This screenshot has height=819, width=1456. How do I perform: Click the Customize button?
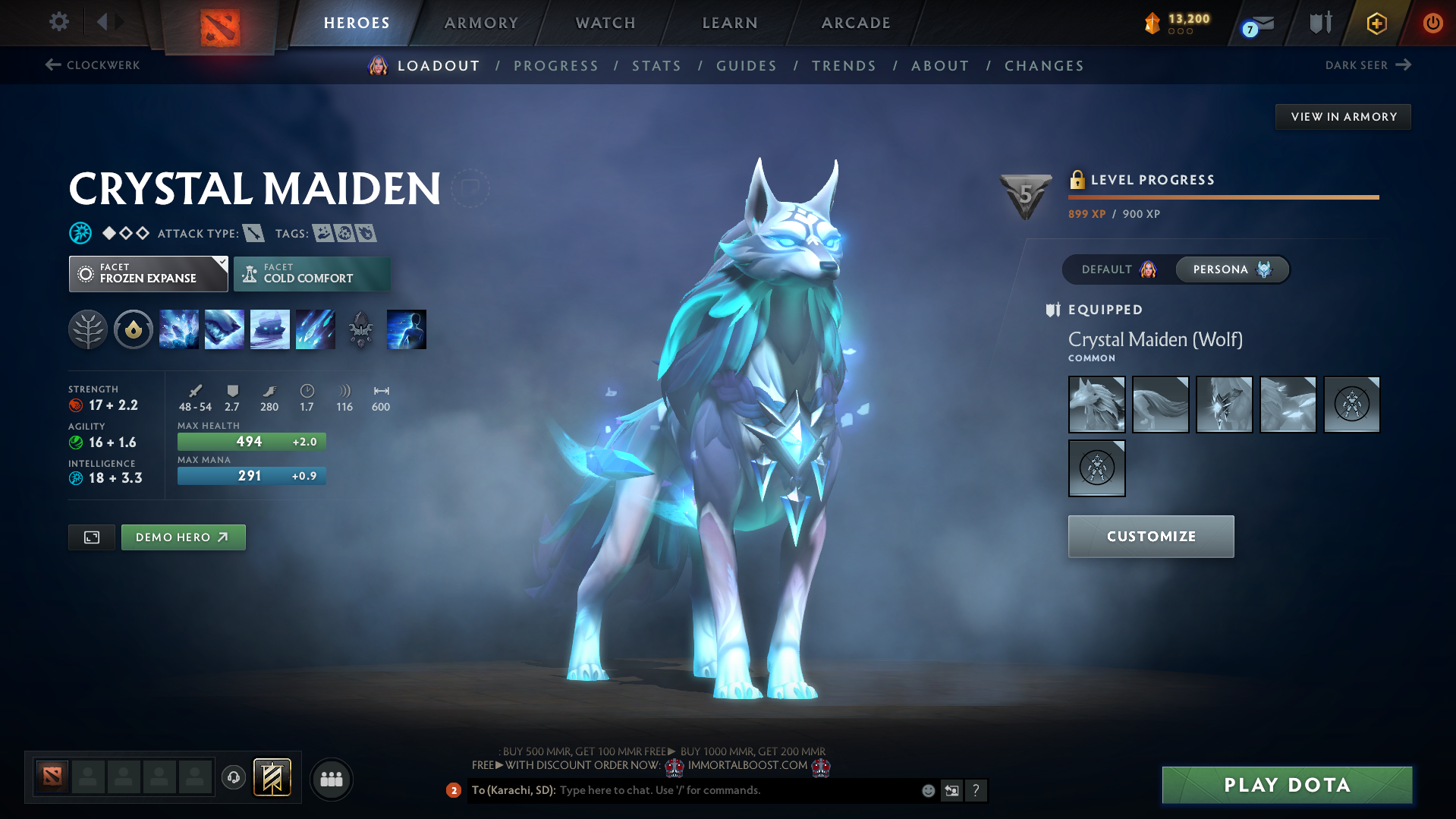[x=1150, y=536]
